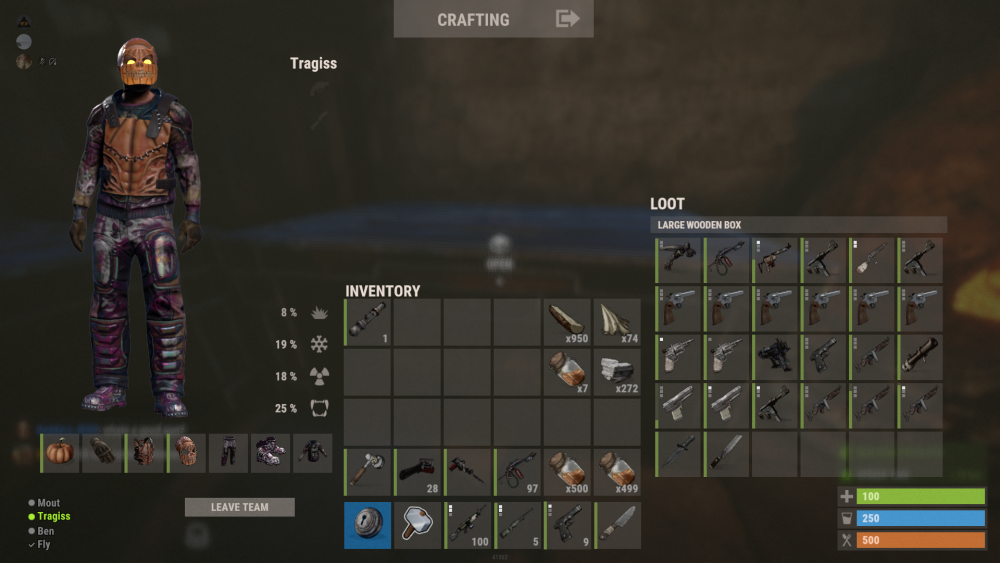Take the crossbow from the wooden box
Image resolution: width=1000 pixels, height=563 pixels.
[x=679, y=260]
